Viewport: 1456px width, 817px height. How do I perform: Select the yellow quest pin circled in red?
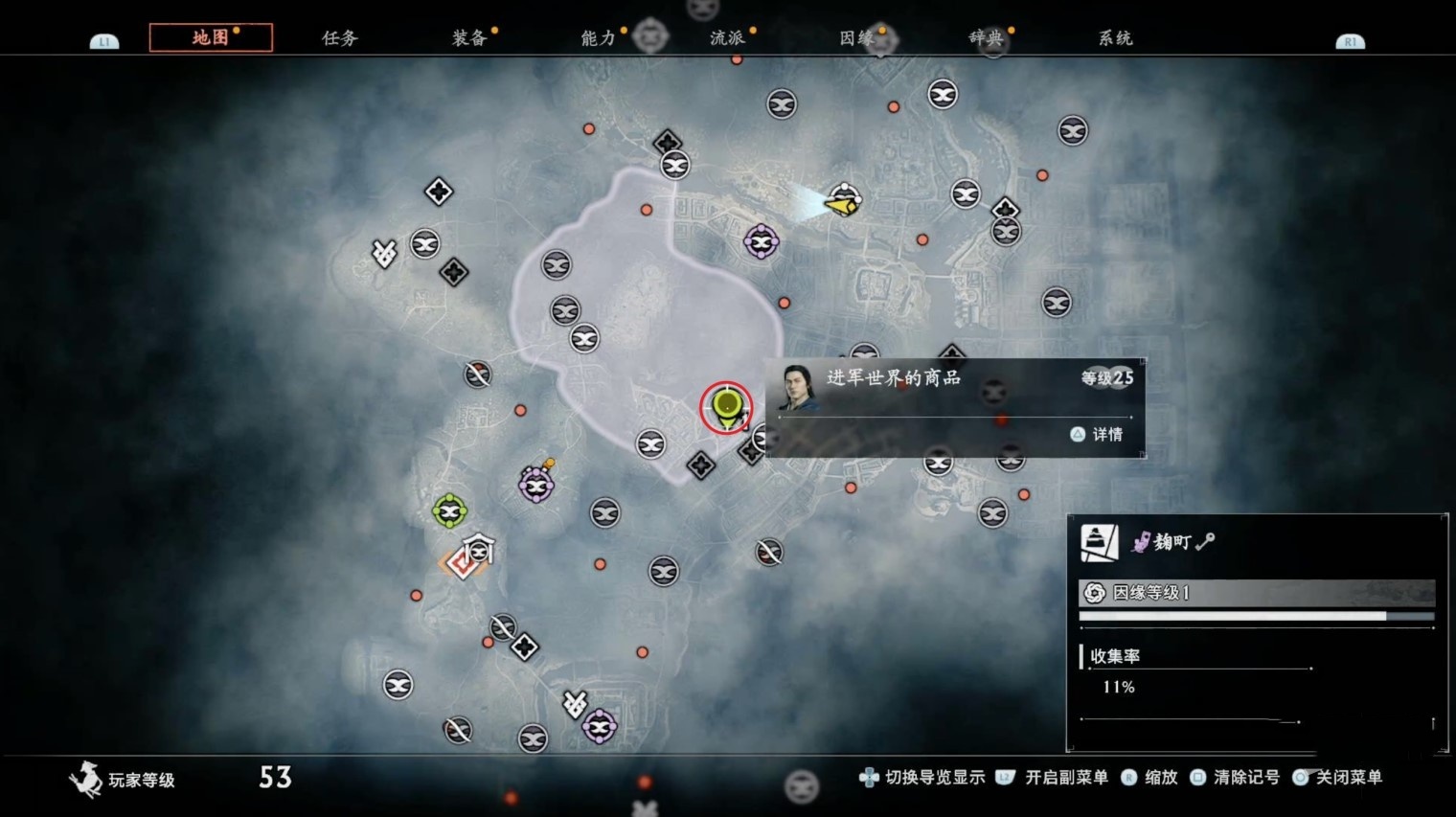point(726,406)
